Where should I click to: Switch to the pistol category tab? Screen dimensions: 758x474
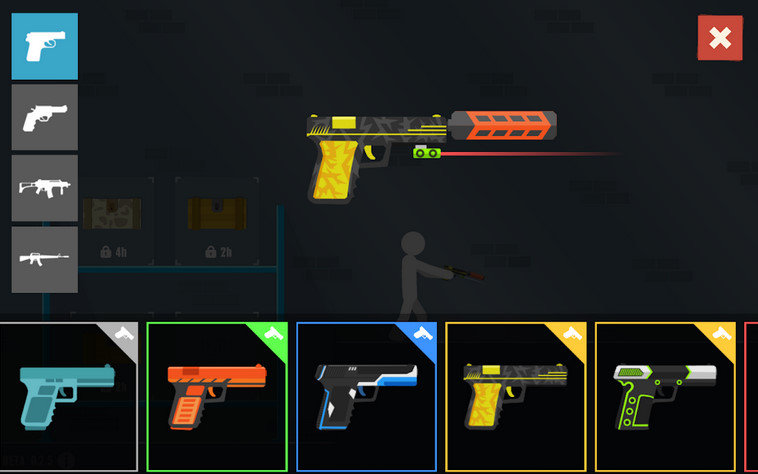click(44, 46)
